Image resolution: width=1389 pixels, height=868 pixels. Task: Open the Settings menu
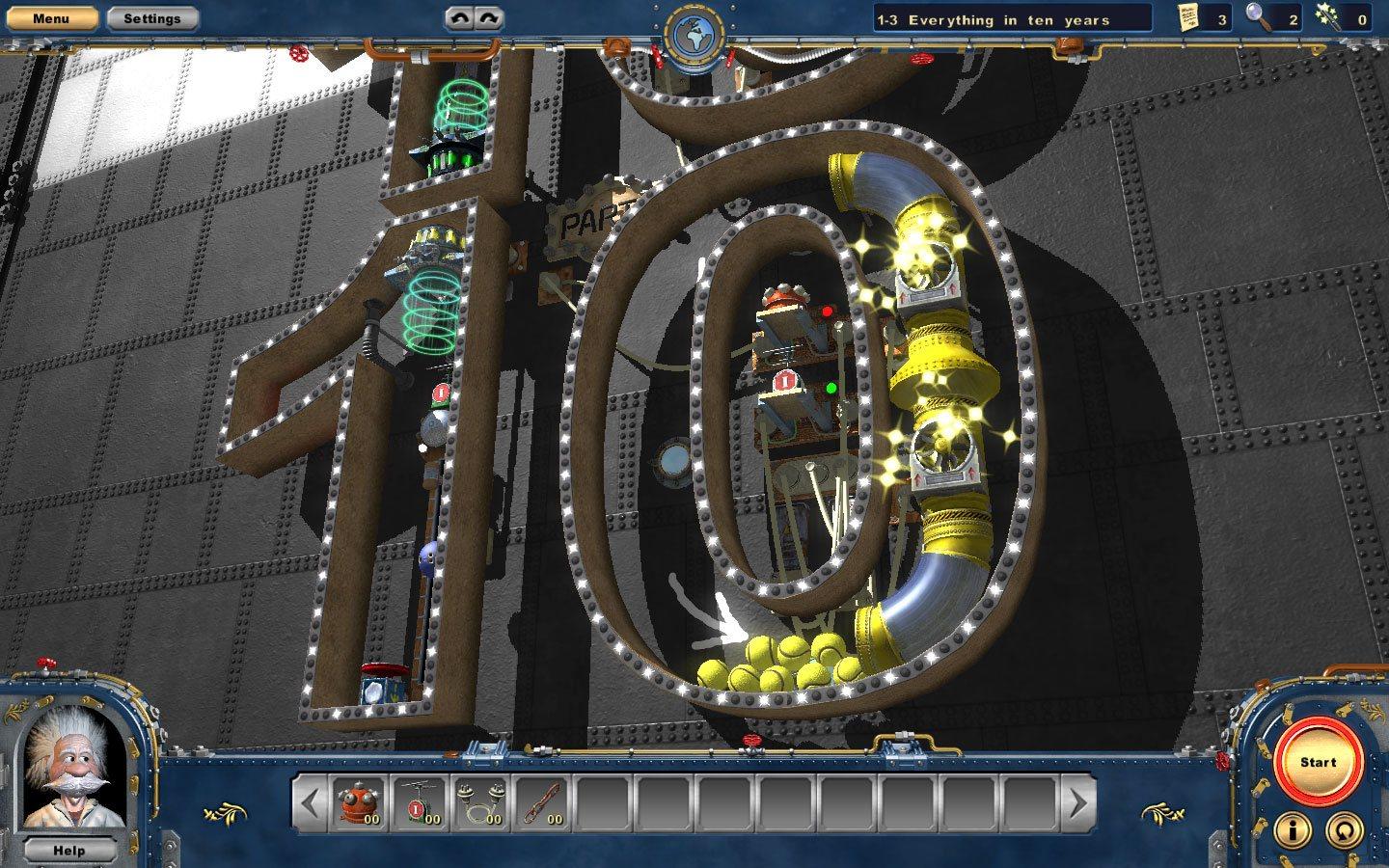[154, 17]
